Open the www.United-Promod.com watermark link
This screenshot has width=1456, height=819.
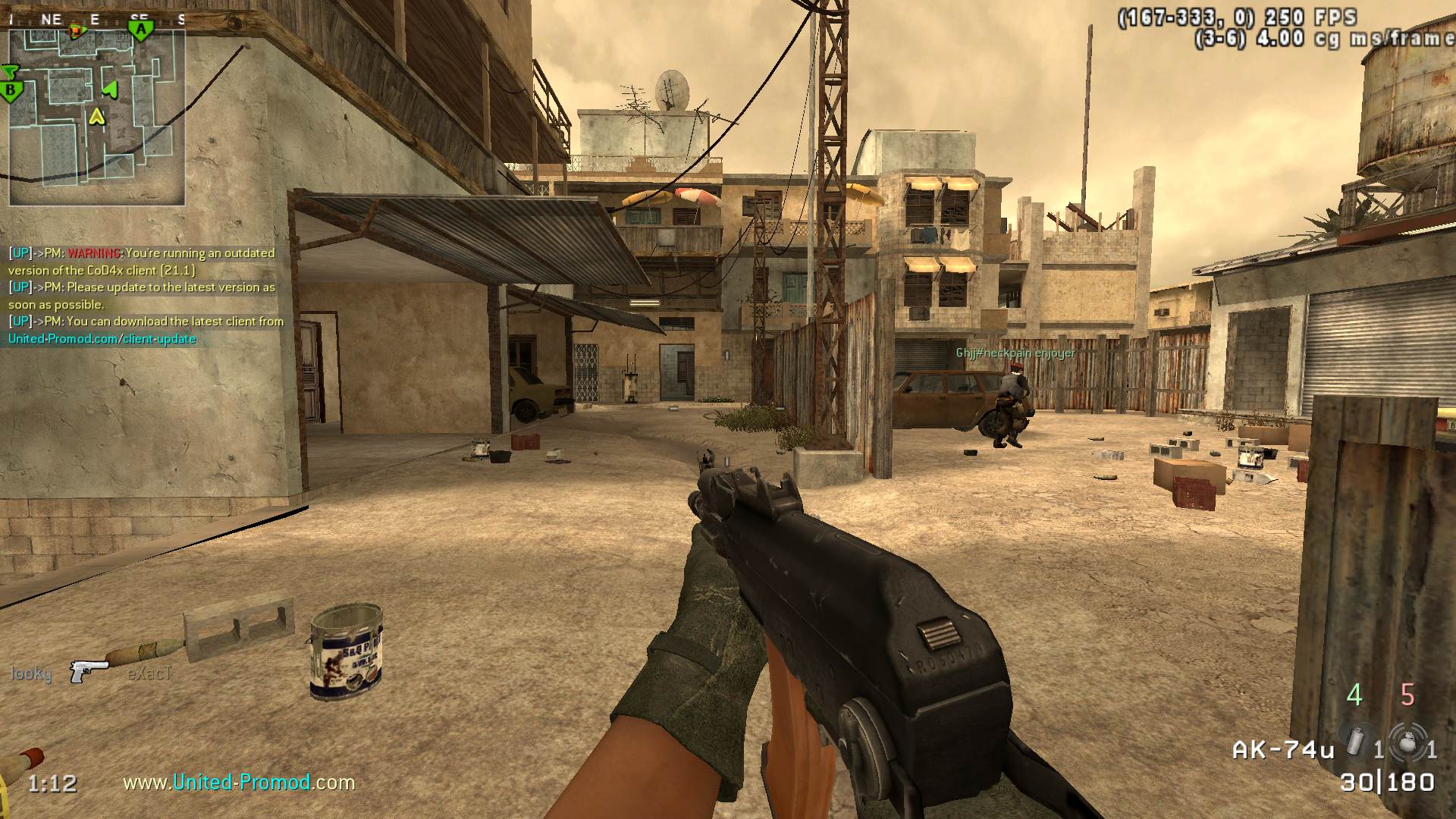coord(239,782)
